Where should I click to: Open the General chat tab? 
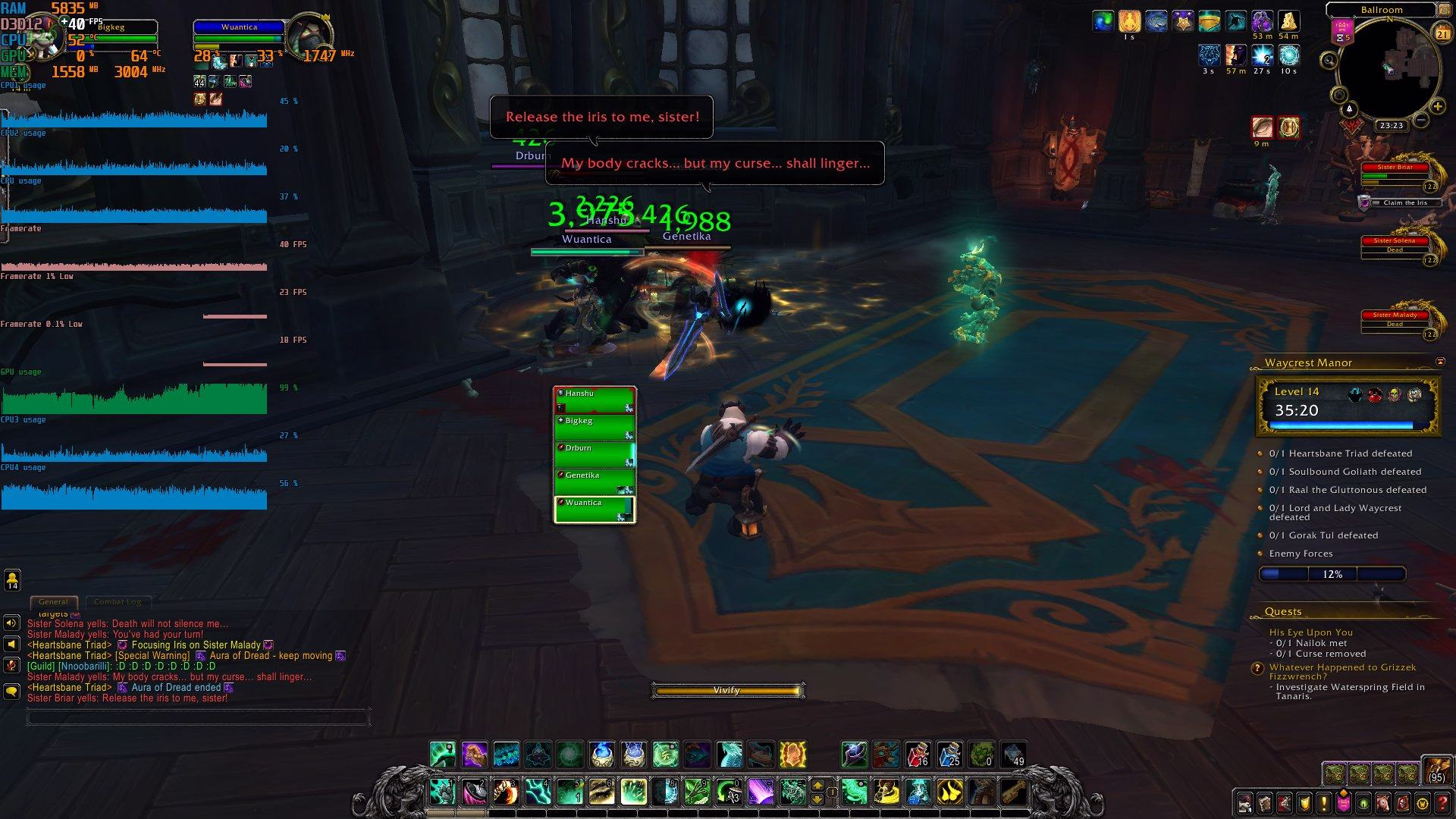(x=53, y=602)
